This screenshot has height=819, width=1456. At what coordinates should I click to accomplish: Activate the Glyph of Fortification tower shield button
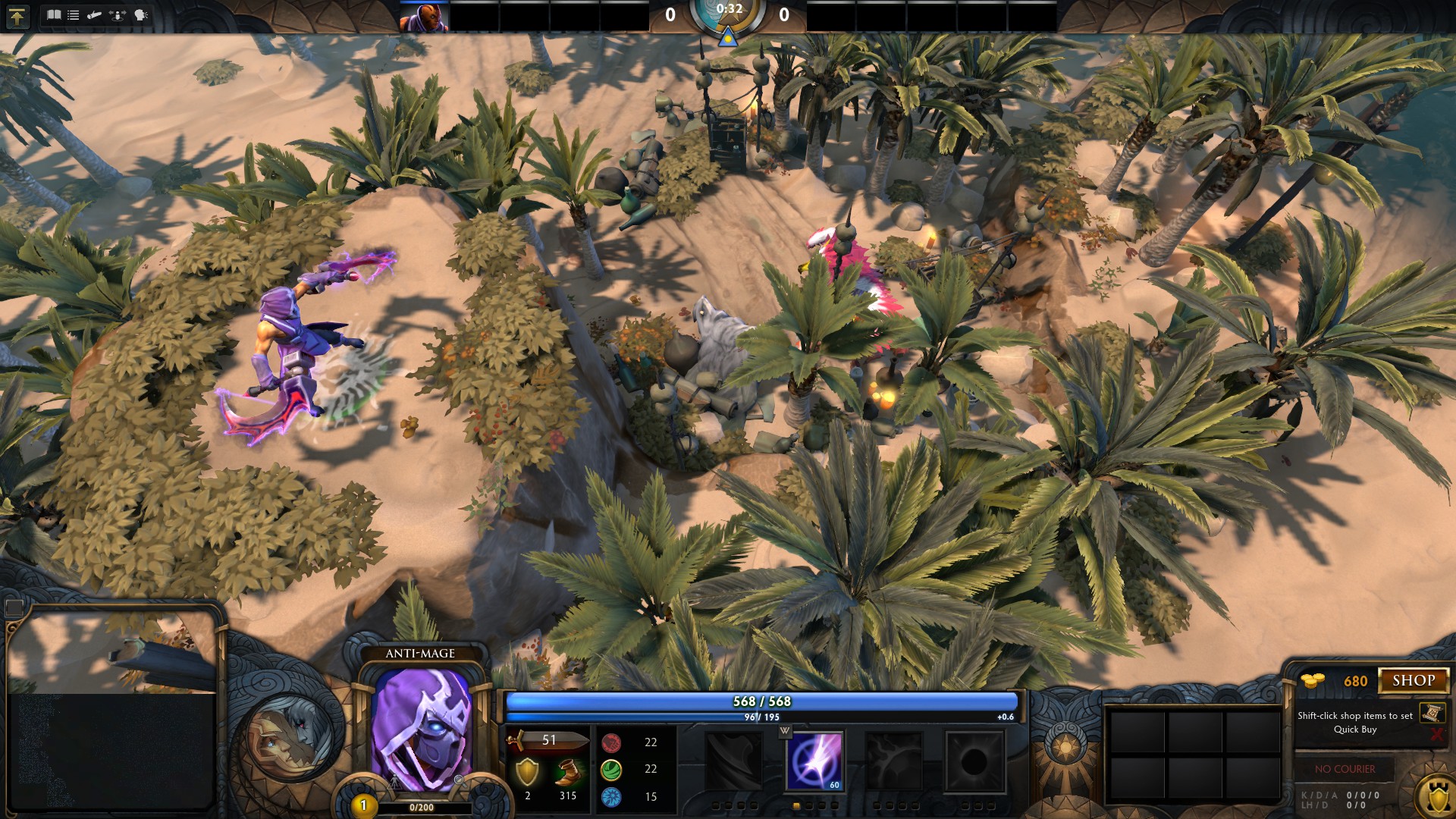point(1436,798)
